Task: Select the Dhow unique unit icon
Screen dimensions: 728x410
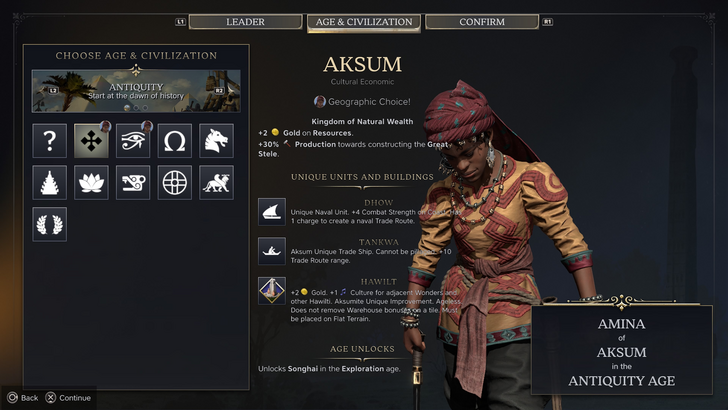Action: pos(272,211)
